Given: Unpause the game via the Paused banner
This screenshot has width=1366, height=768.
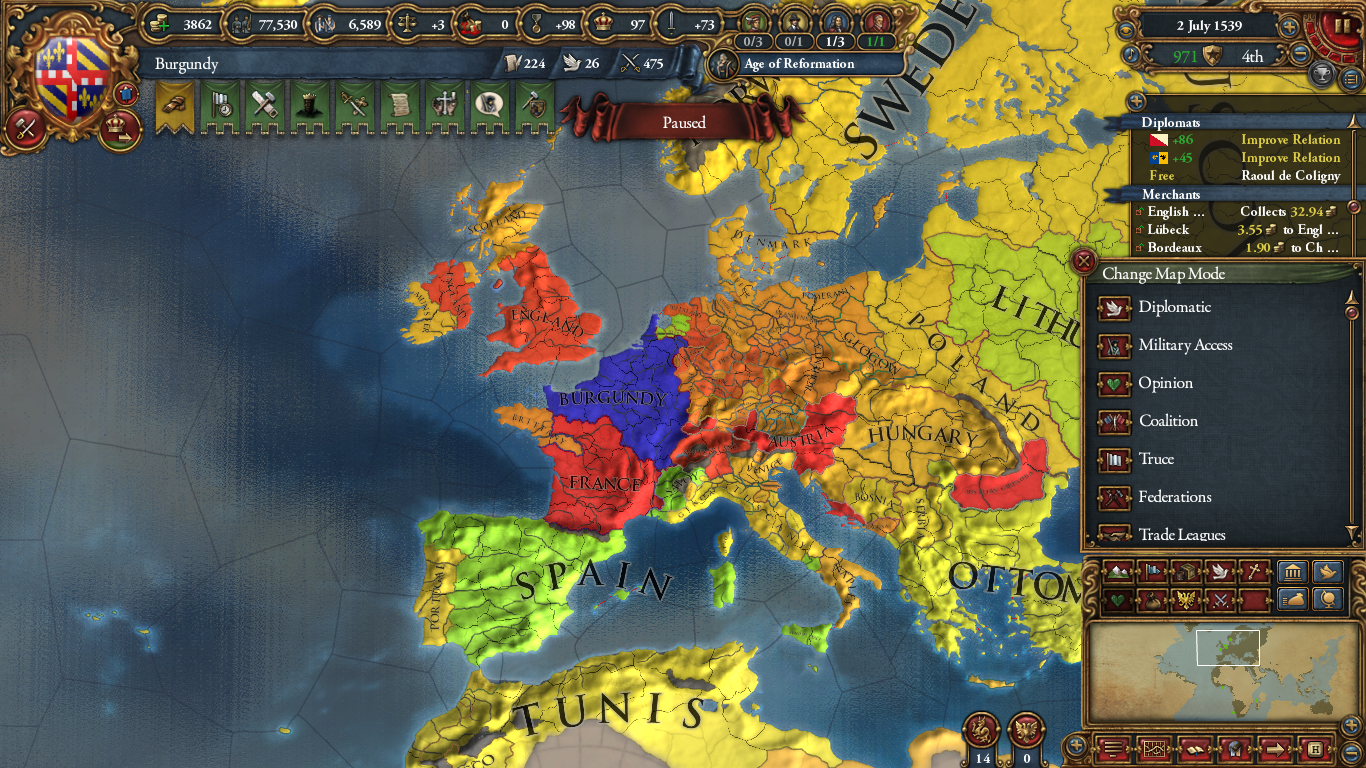Looking at the screenshot, I should pyautogui.click(x=683, y=122).
